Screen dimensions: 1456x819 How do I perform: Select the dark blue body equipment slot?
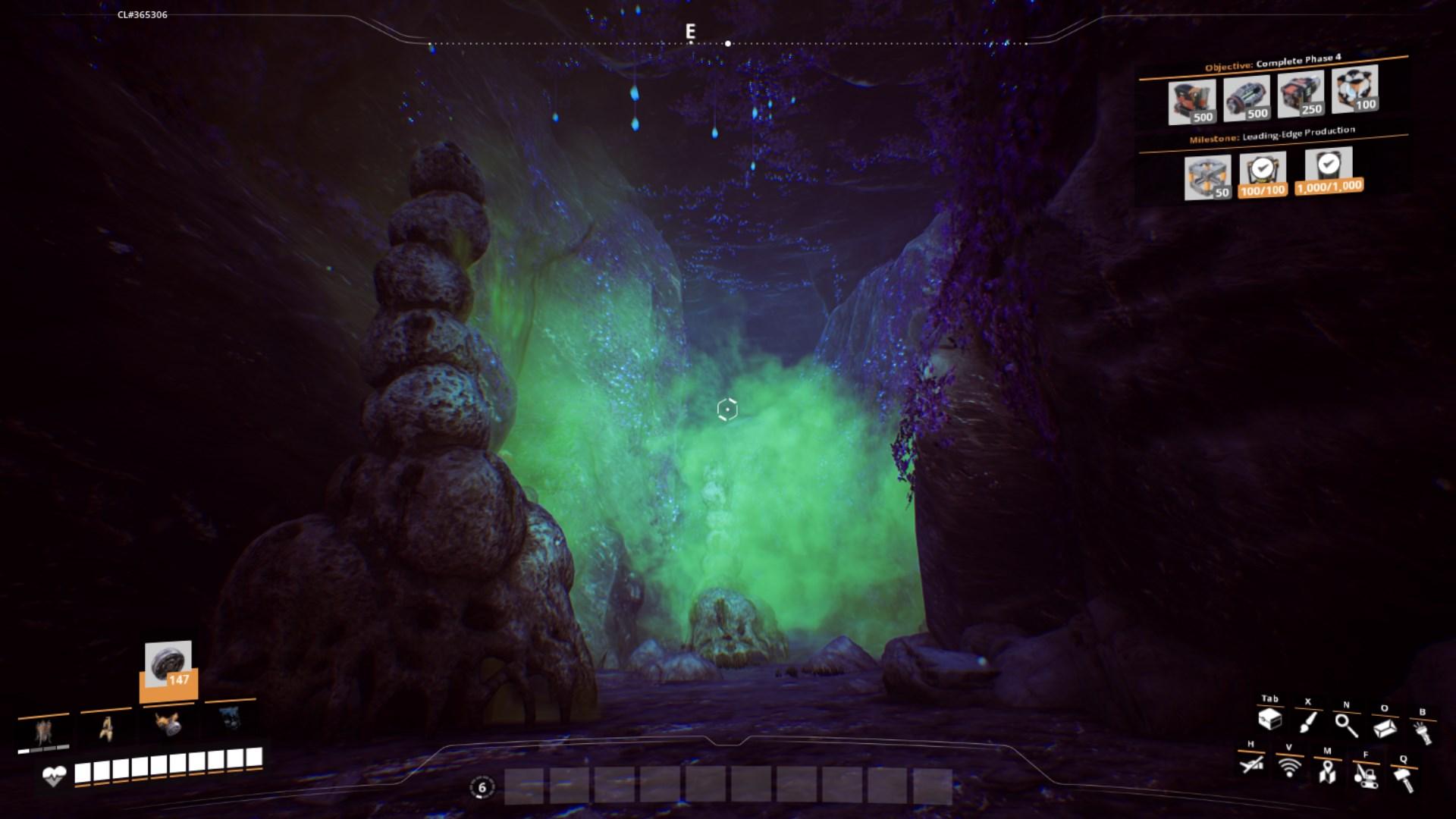pyautogui.click(x=231, y=717)
